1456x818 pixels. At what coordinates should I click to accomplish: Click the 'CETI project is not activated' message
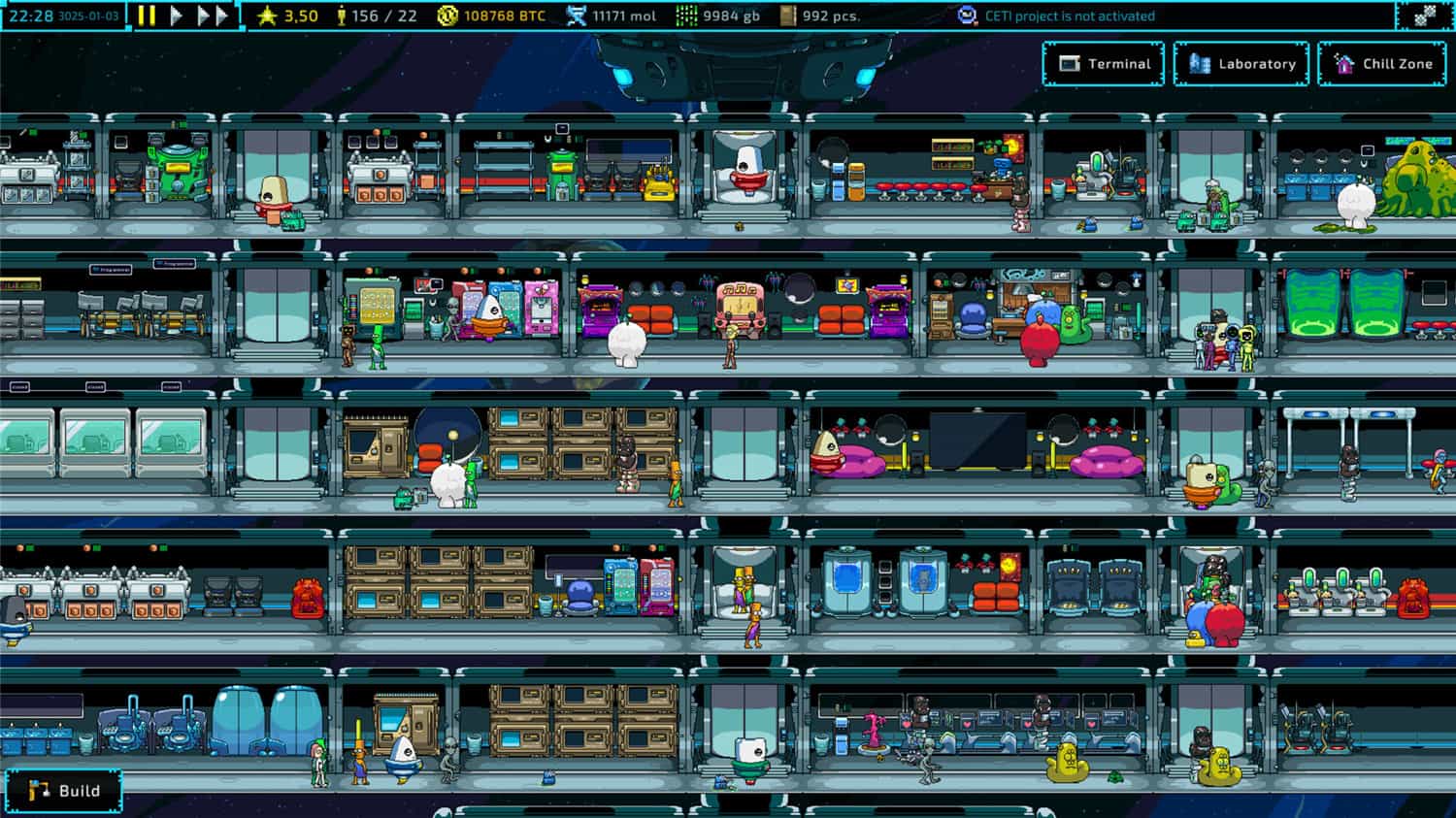pos(1068,16)
